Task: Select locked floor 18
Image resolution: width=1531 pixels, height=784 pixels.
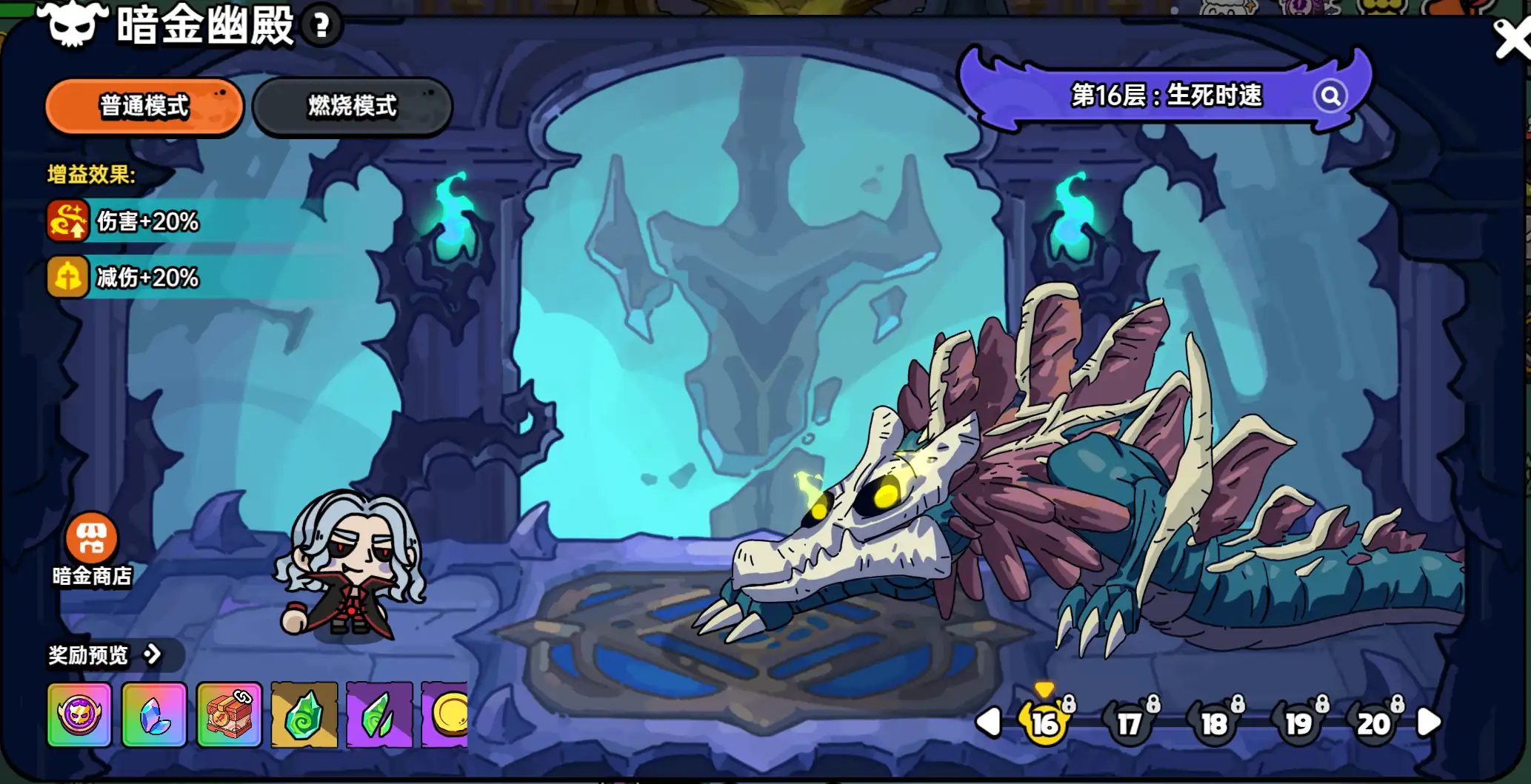Action: coord(1214,723)
